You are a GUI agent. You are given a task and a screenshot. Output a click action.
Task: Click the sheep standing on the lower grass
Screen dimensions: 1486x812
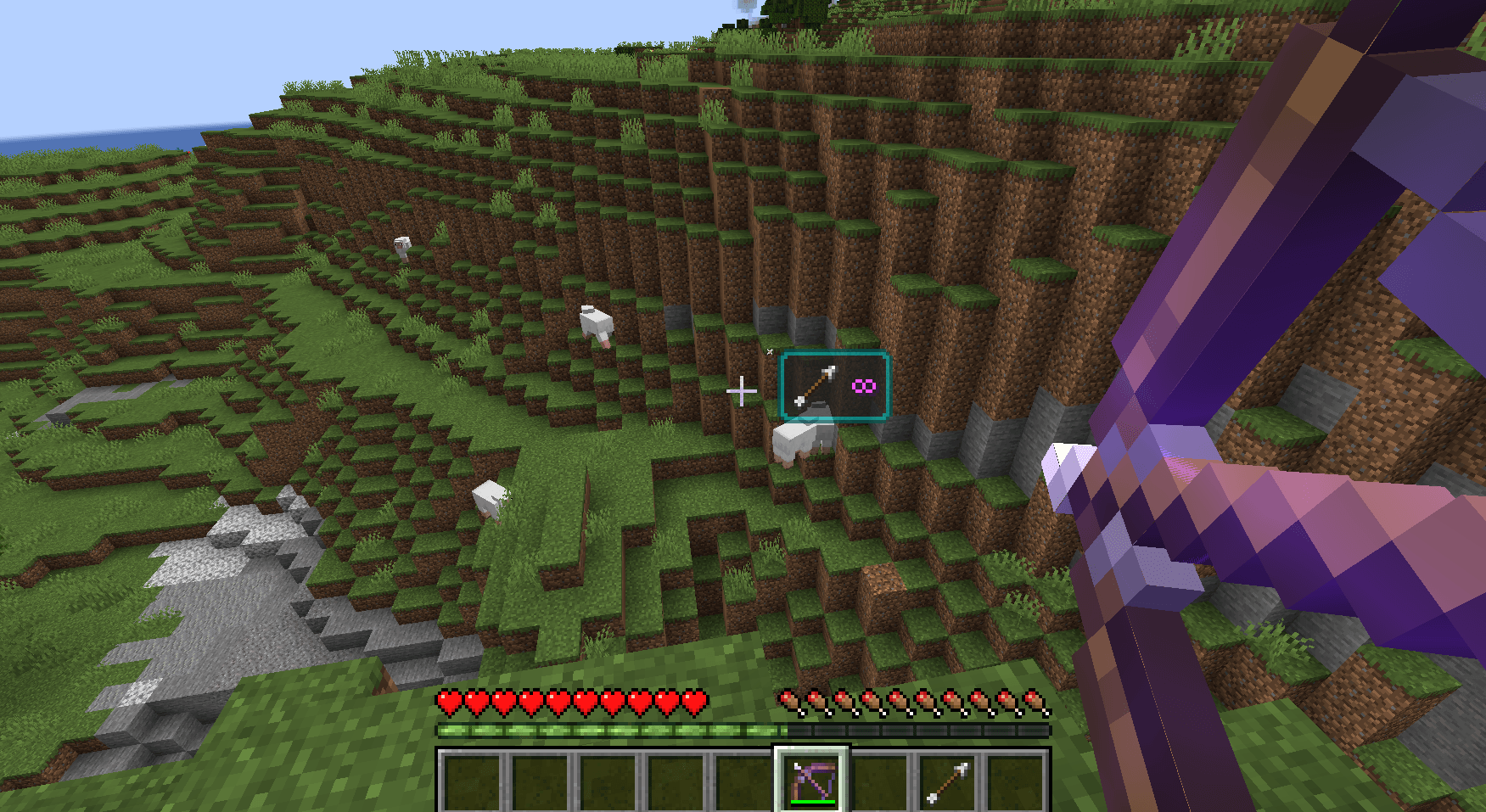(488, 501)
